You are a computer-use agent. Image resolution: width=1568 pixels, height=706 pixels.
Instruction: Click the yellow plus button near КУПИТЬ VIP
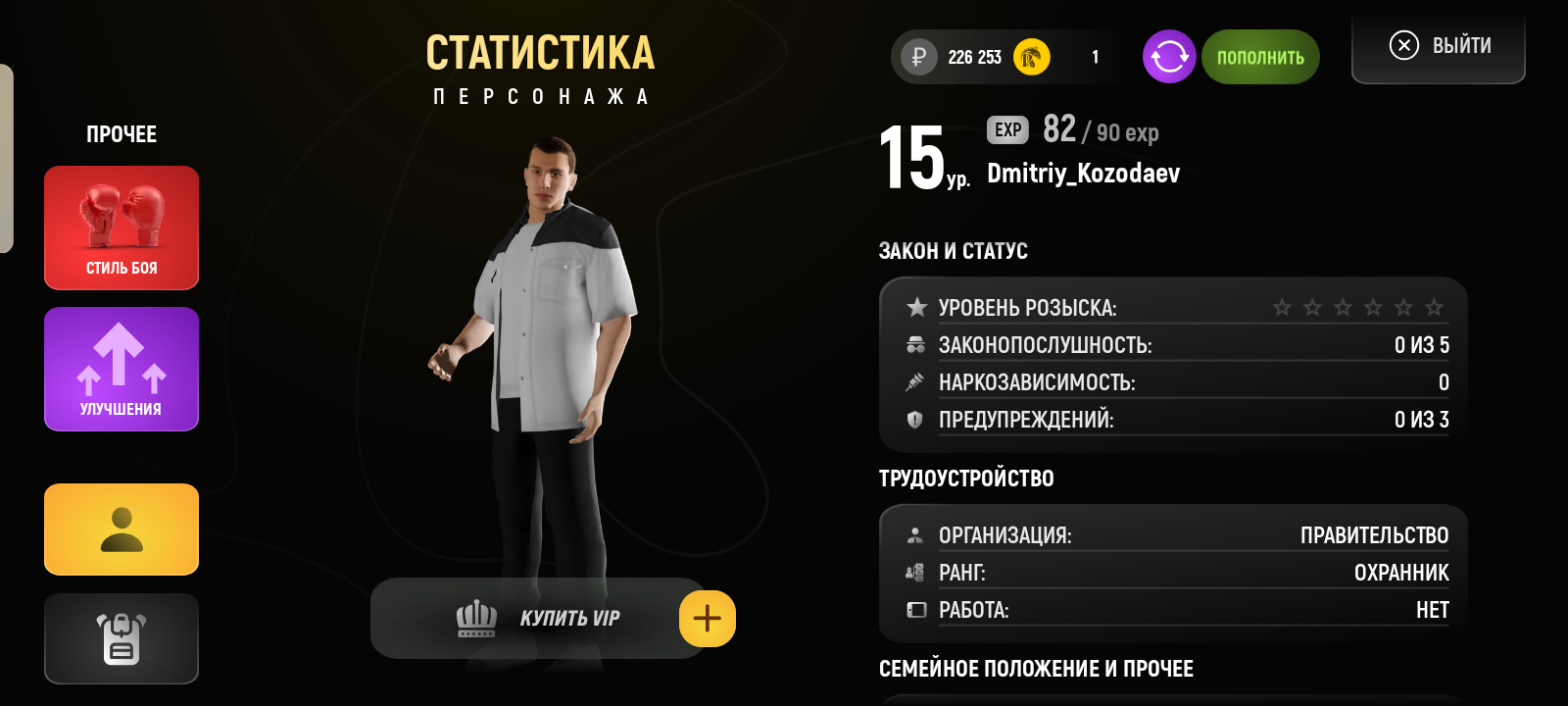point(707,618)
